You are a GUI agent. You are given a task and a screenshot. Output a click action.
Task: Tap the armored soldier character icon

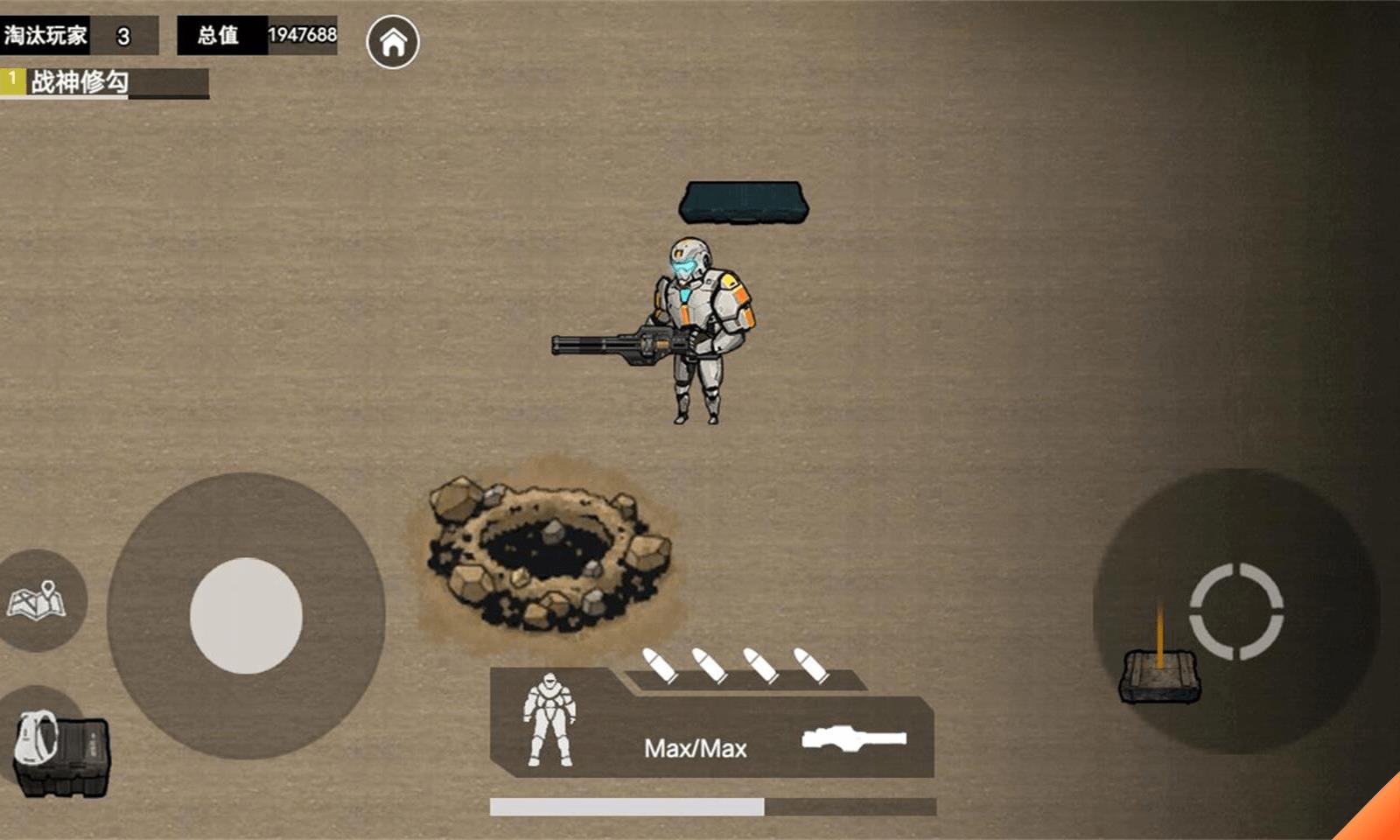click(x=549, y=720)
